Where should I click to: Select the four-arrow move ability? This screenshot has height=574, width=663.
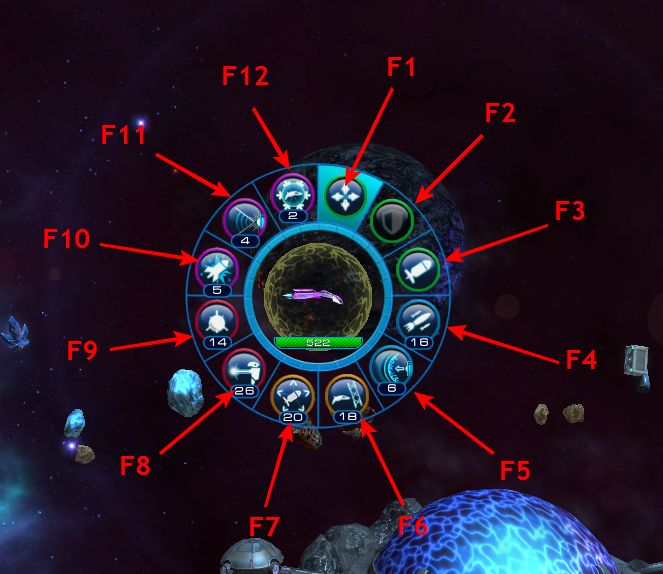(x=342, y=192)
